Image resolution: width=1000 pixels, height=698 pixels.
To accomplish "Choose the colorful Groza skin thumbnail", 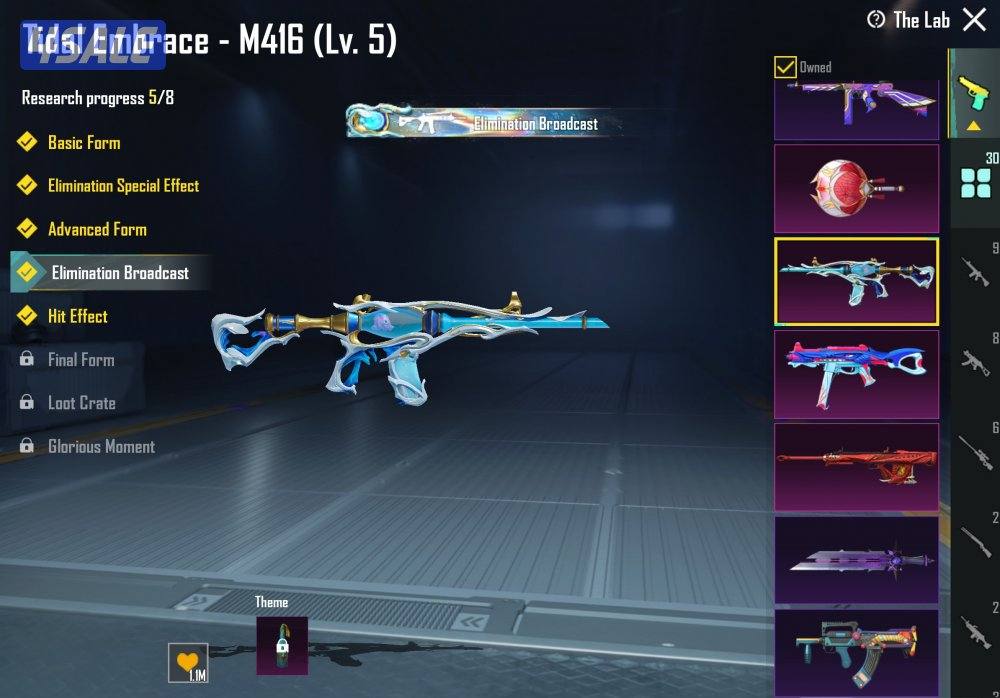I will (x=857, y=652).
